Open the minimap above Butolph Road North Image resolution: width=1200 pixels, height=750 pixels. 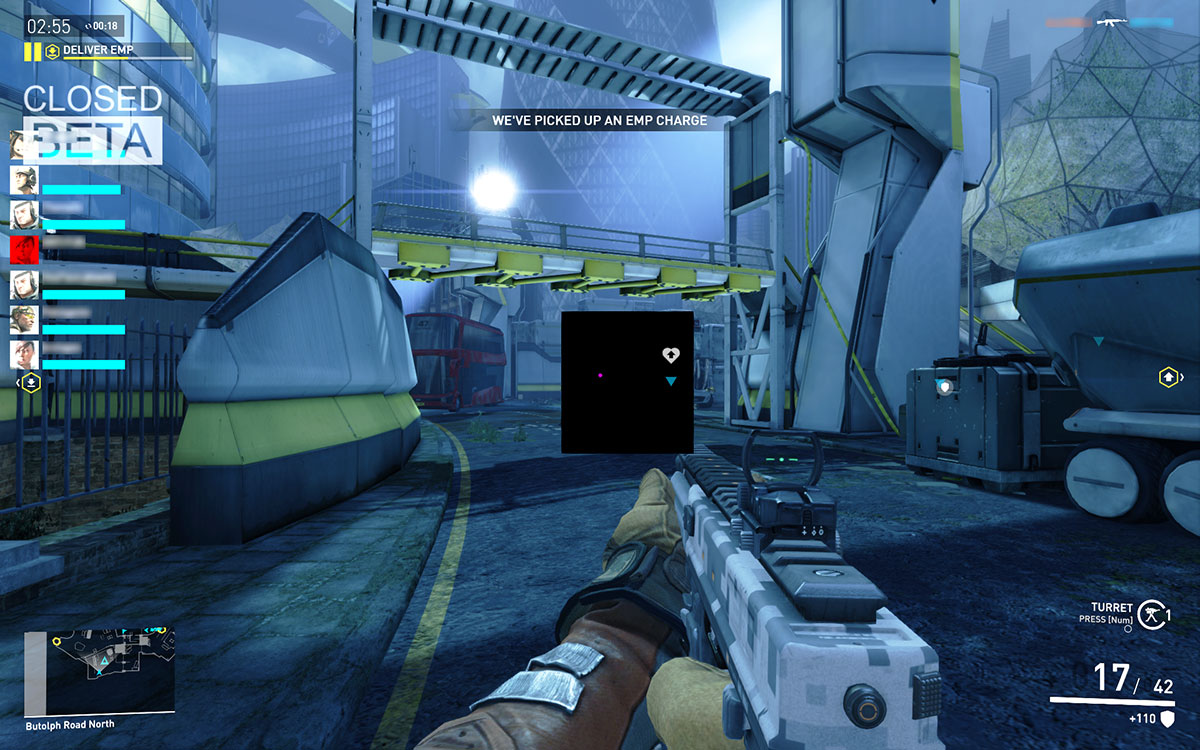click(x=99, y=671)
